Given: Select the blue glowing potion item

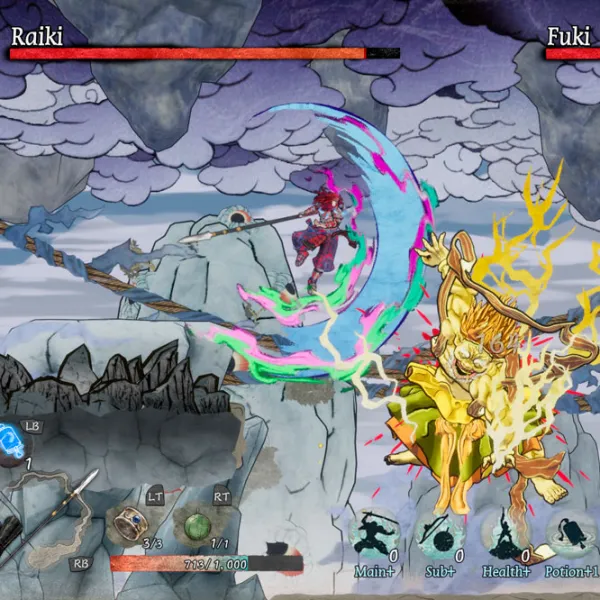Looking at the screenshot, I should 12,440.
